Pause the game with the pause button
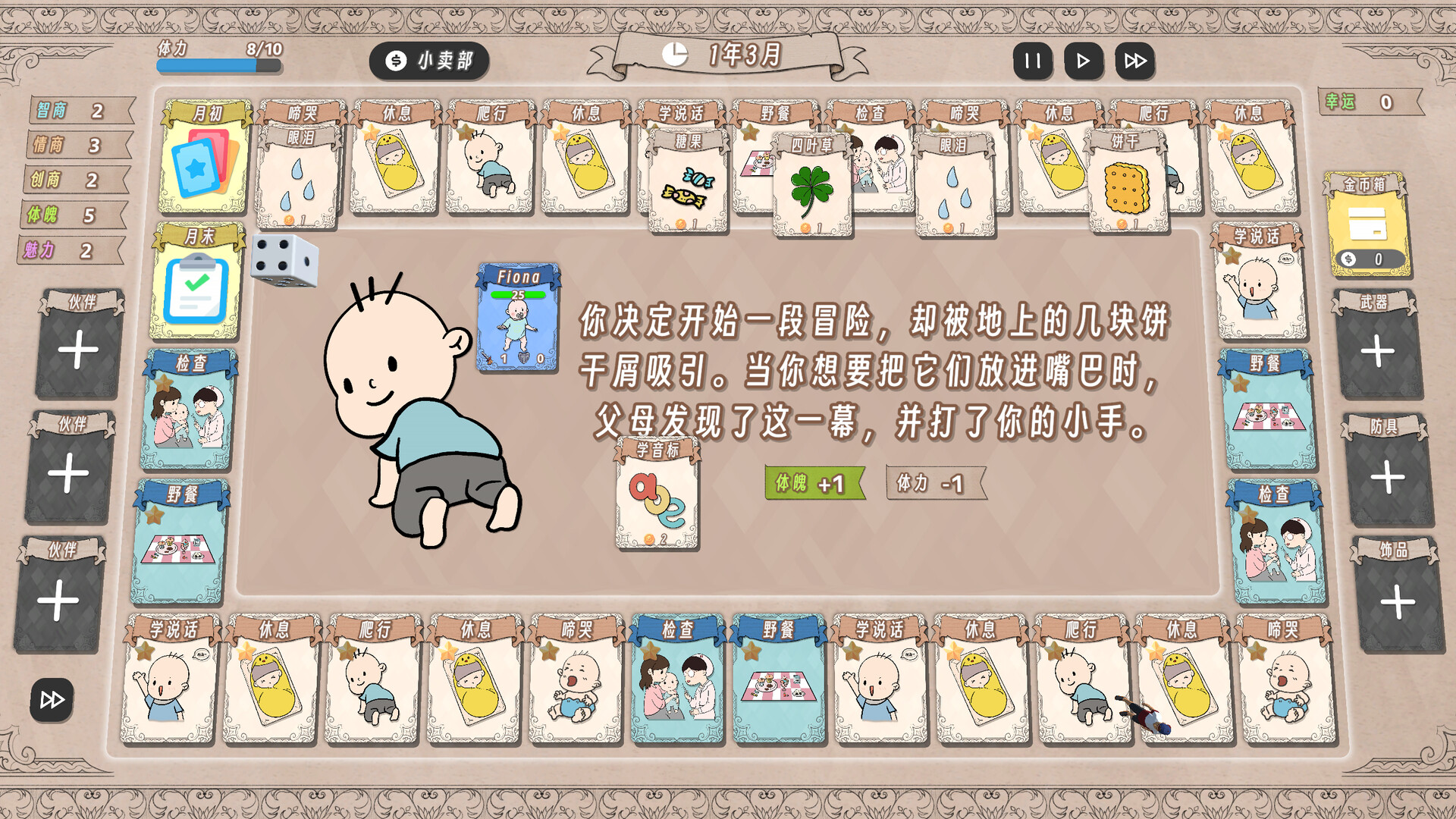This screenshot has width=1456, height=819. pos(1033,61)
